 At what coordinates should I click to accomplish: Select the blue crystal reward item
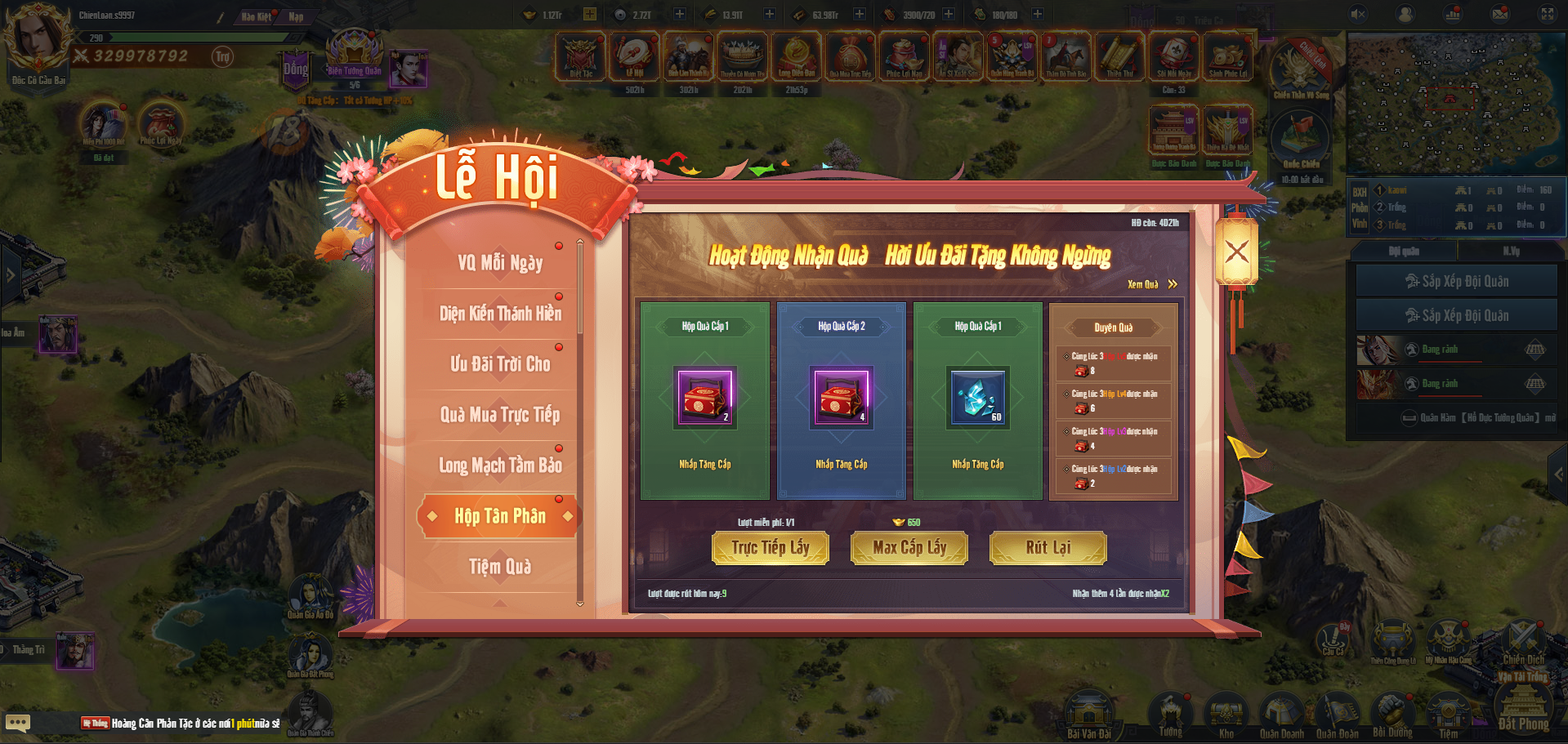pyautogui.click(x=978, y=397)
